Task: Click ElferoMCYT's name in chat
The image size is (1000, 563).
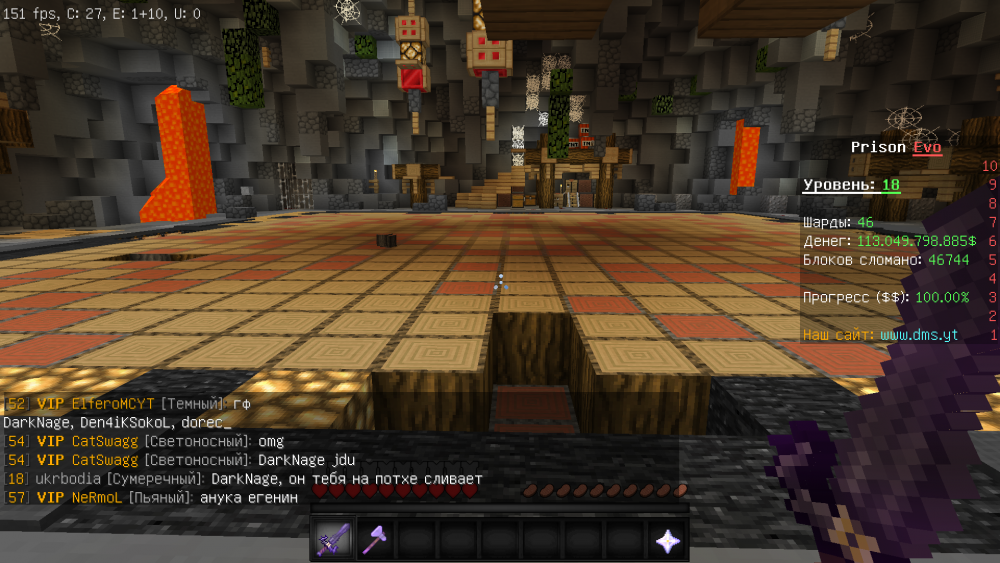Action: pos(114,403)
